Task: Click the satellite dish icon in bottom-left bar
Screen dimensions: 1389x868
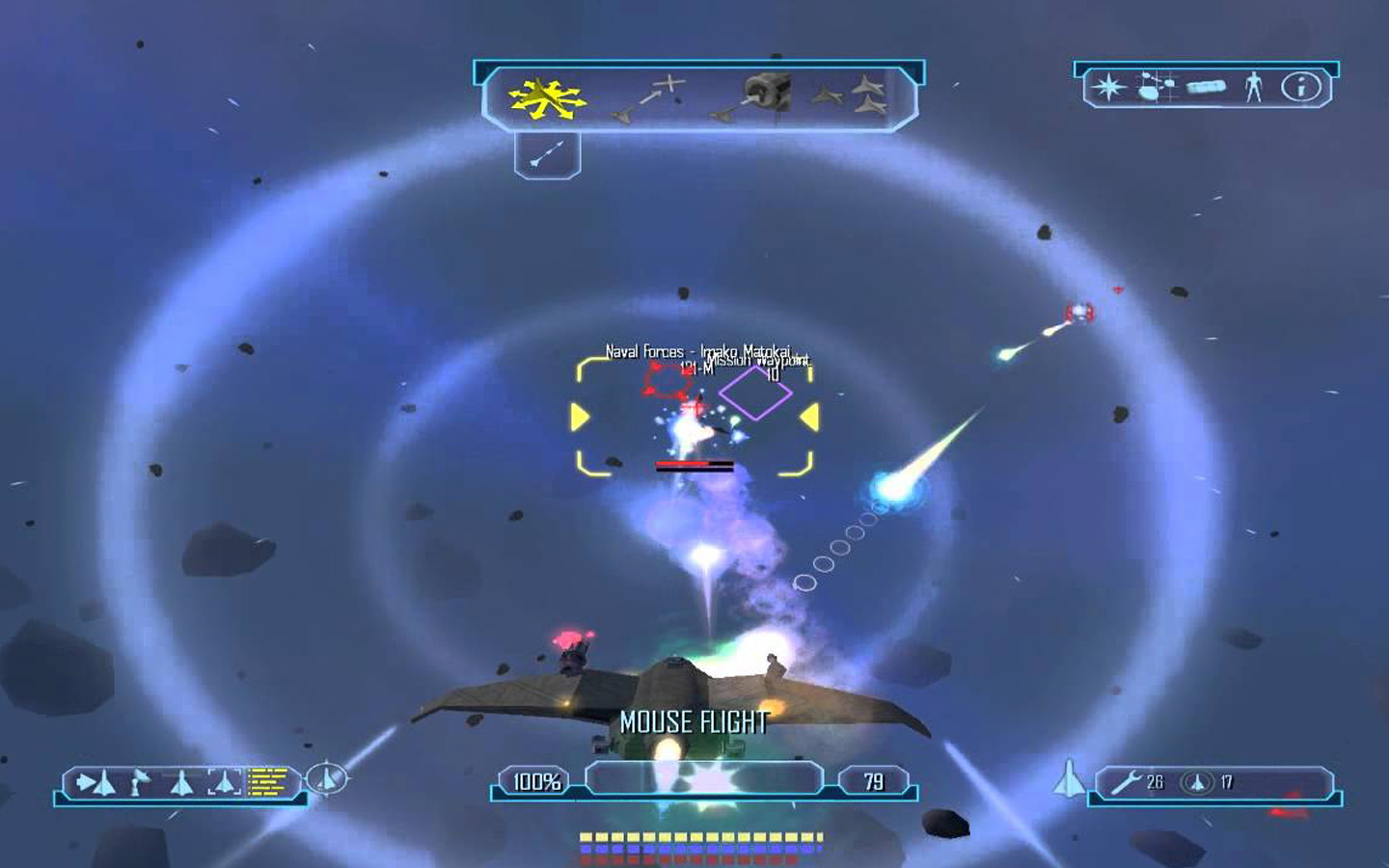Action: (137, 781)
